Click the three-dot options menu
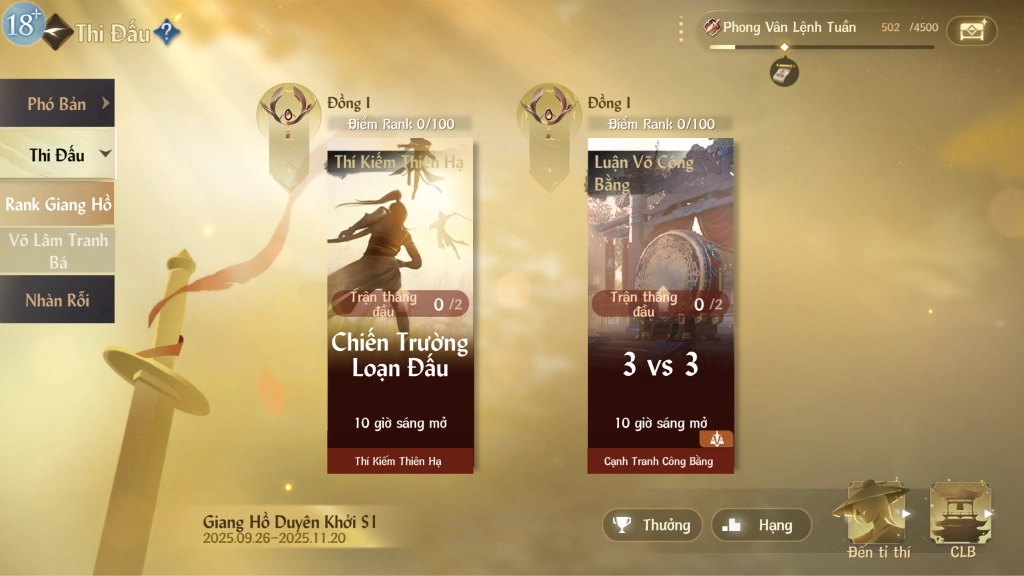 [681, 29]
